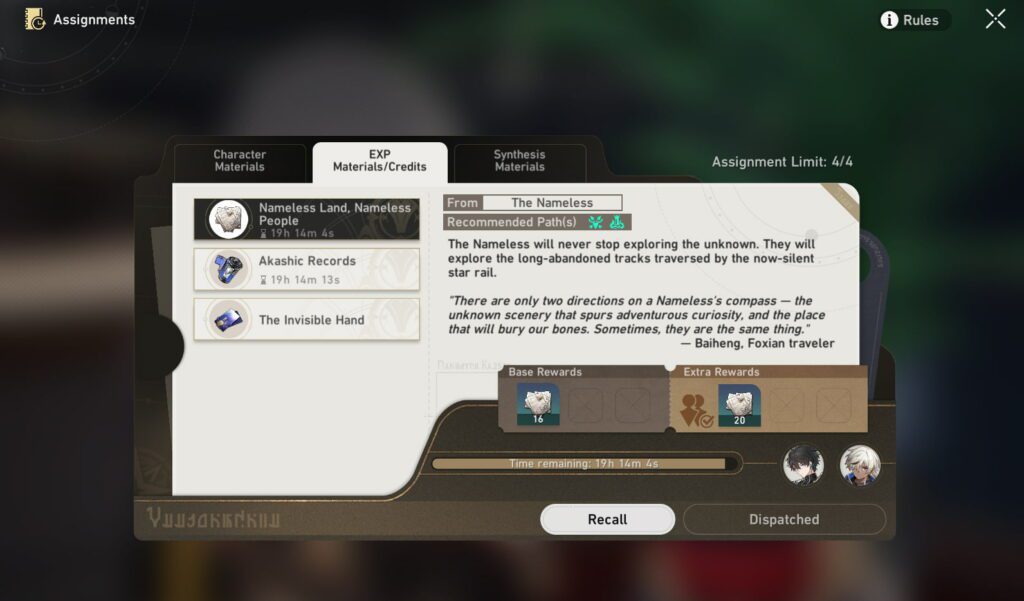Inspect the base reward item showing 16
This screenshot has width=1024, height=601.
[x=538, y=405]
